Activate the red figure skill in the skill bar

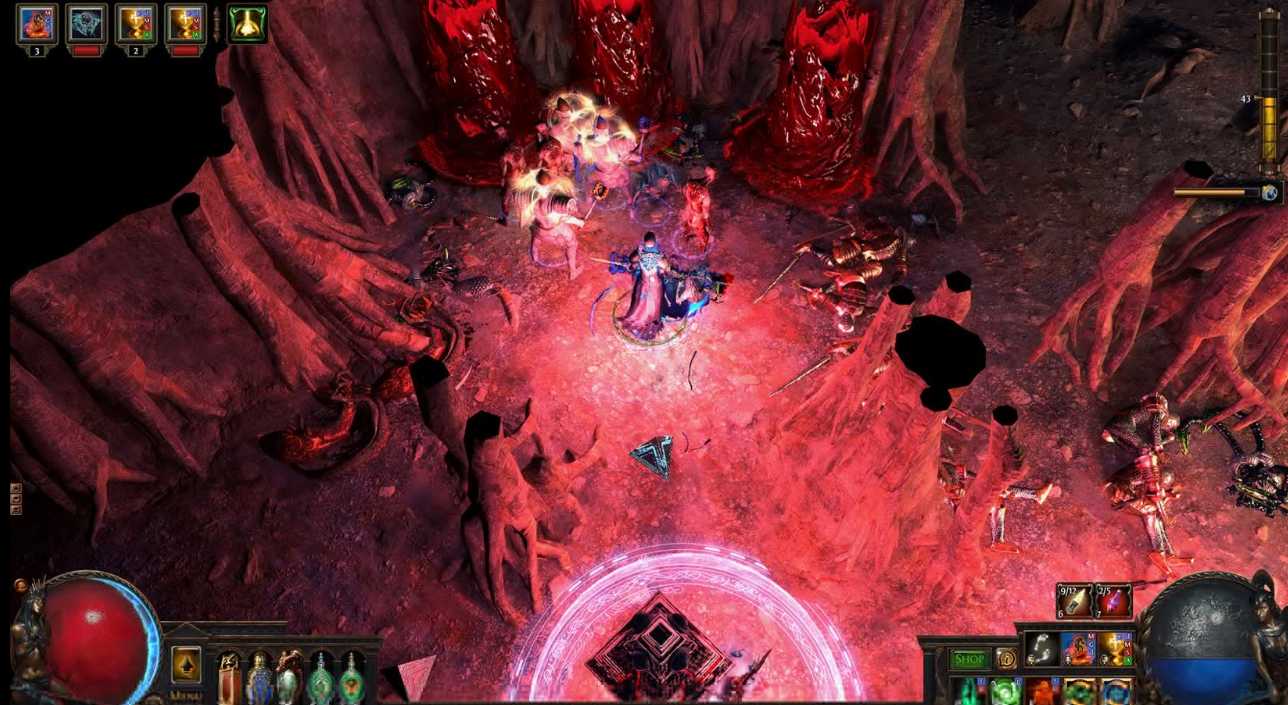click(x=1079, y=649)
